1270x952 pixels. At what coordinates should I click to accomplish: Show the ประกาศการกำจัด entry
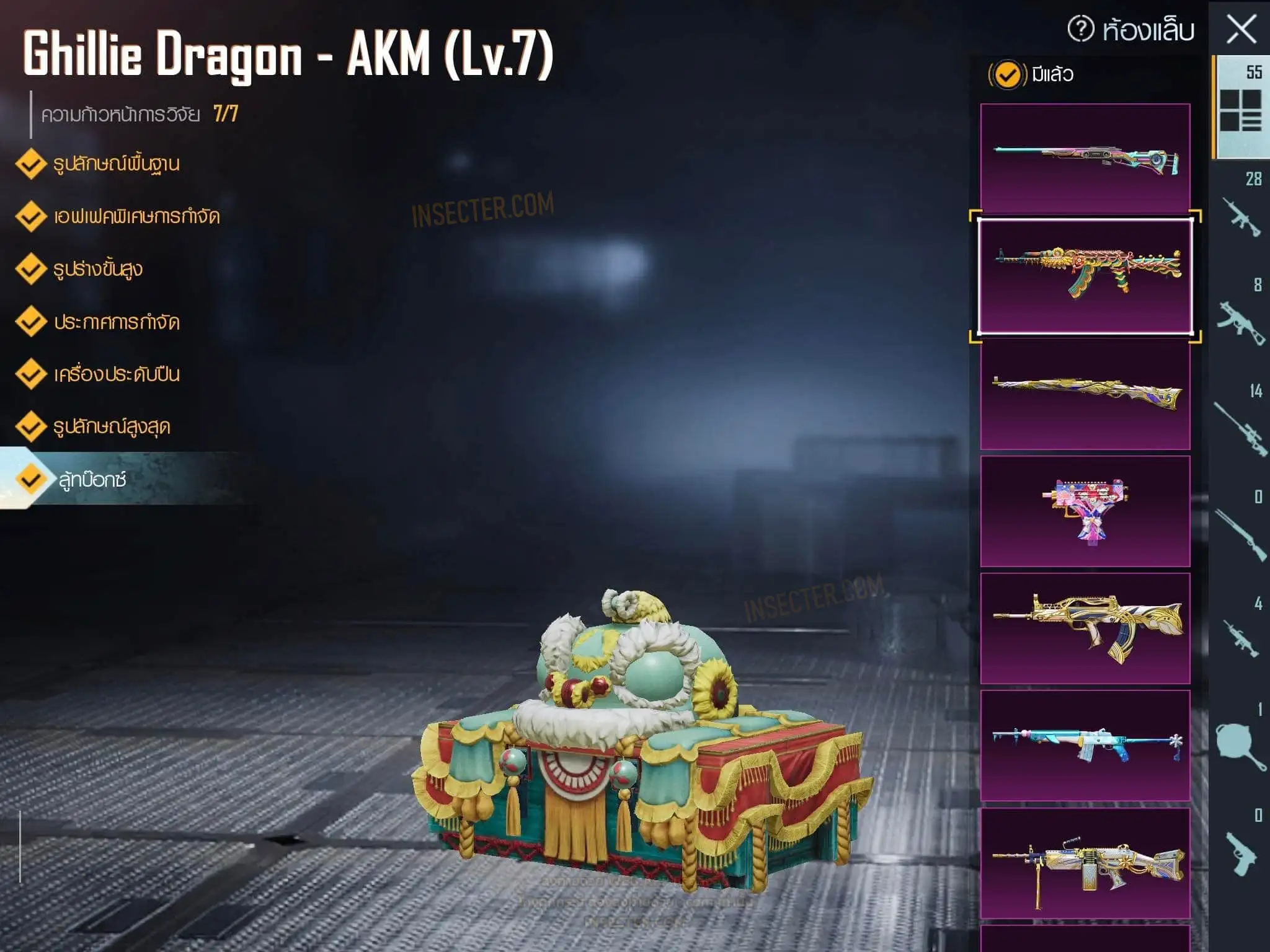point(117,322)
